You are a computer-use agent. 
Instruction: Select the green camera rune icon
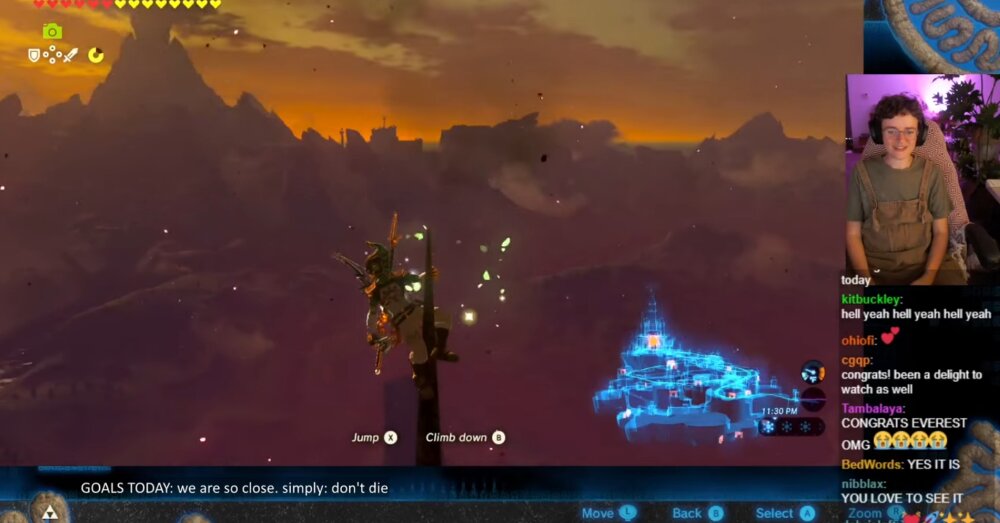52,31
